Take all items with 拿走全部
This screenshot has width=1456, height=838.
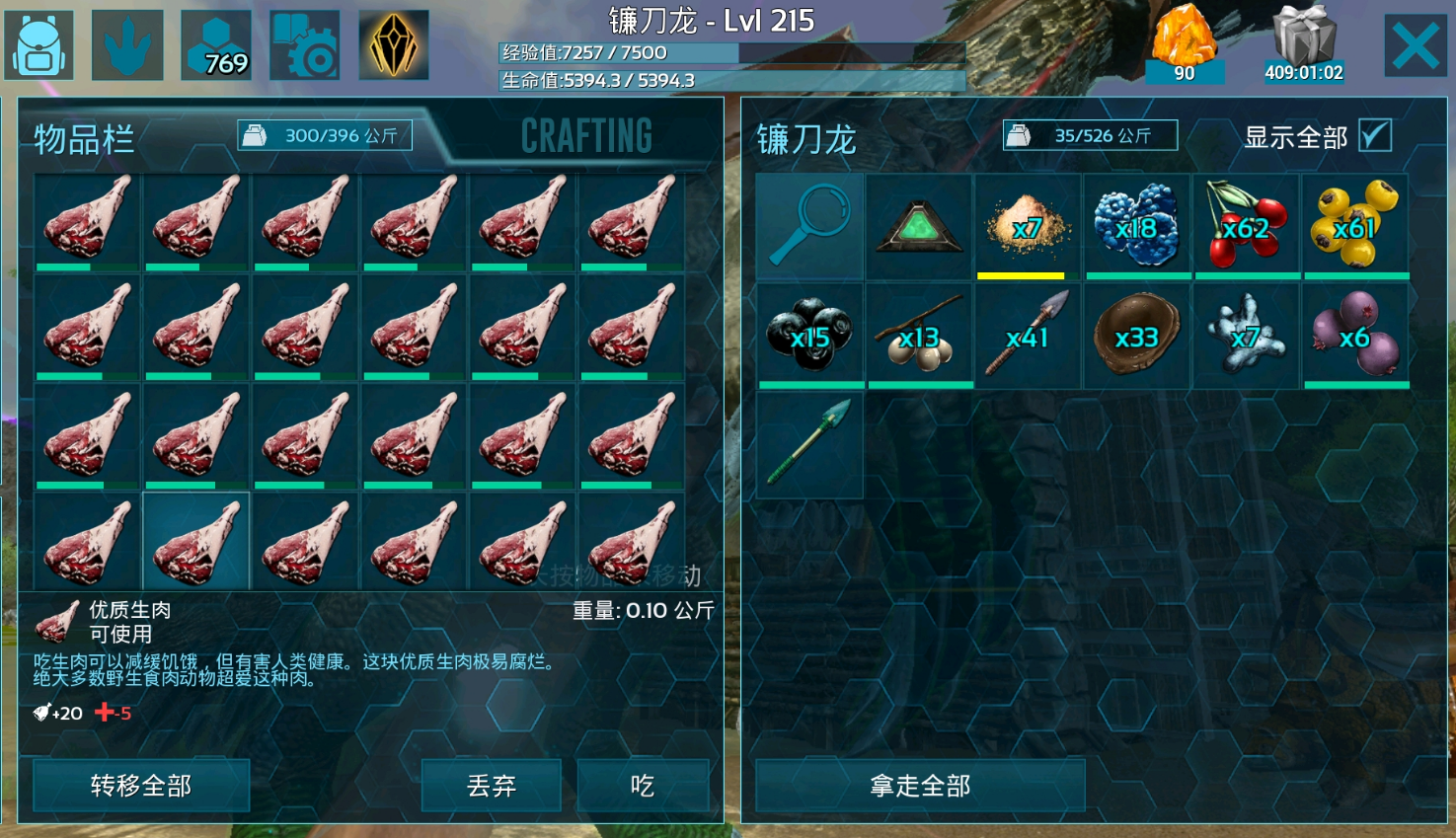(x=920, y=785)
